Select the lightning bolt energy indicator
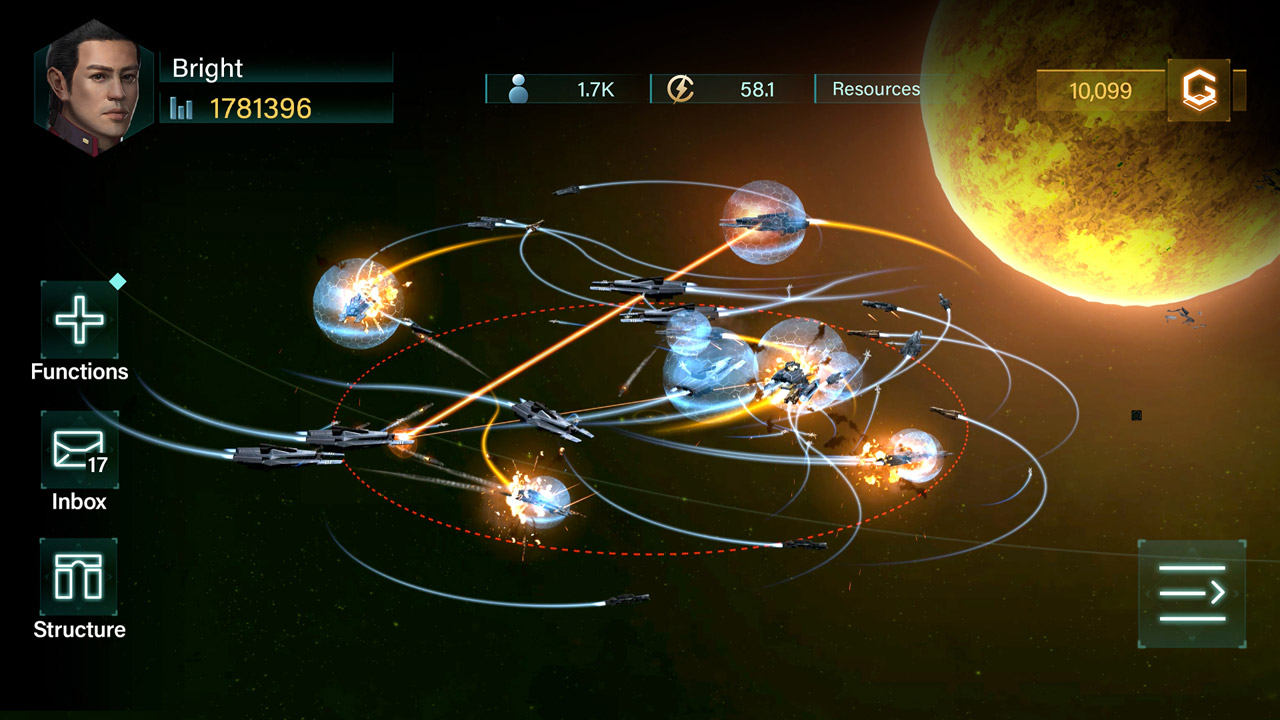 (680, 89)
